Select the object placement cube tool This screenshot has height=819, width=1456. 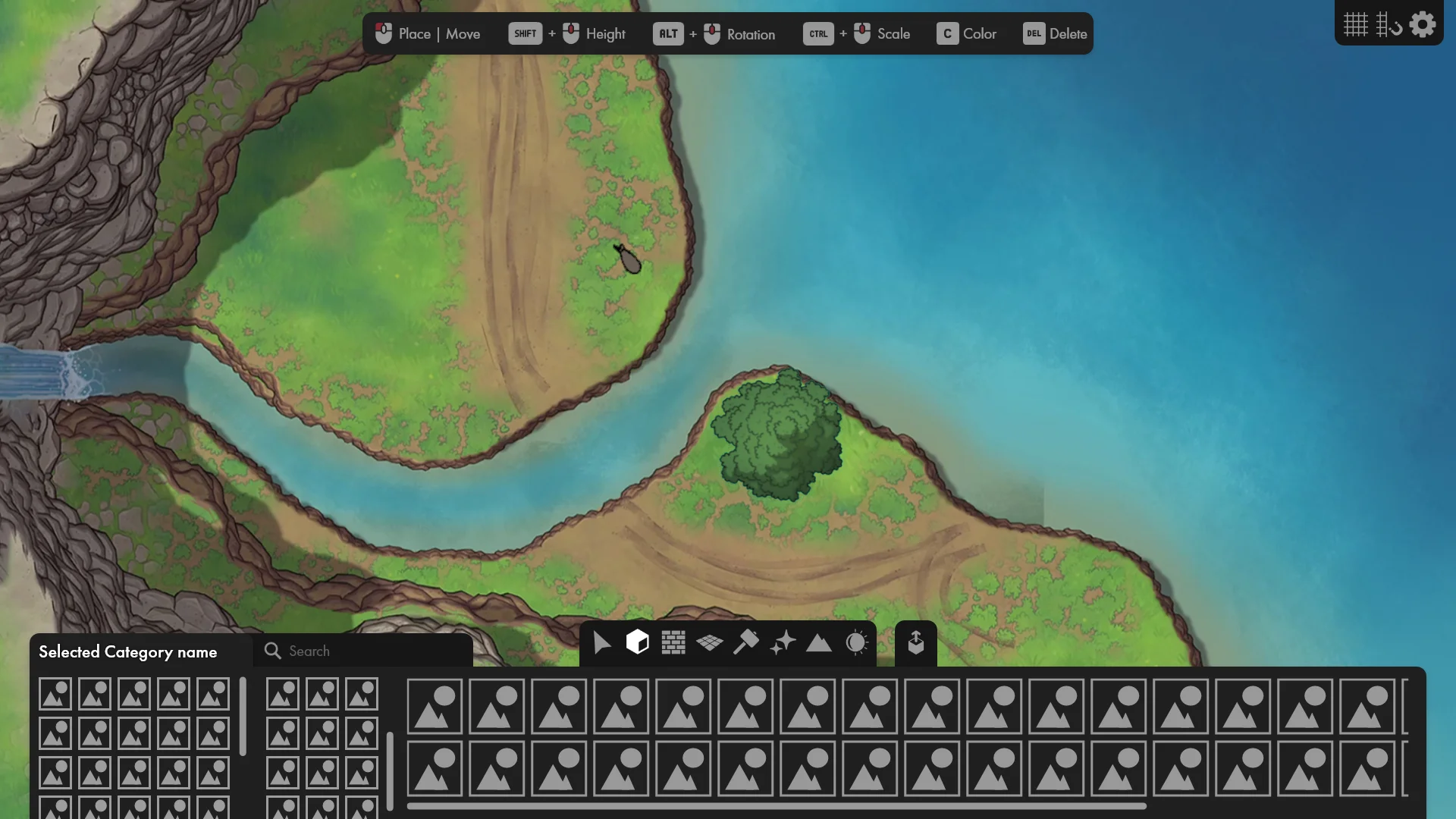click(637, 643)
